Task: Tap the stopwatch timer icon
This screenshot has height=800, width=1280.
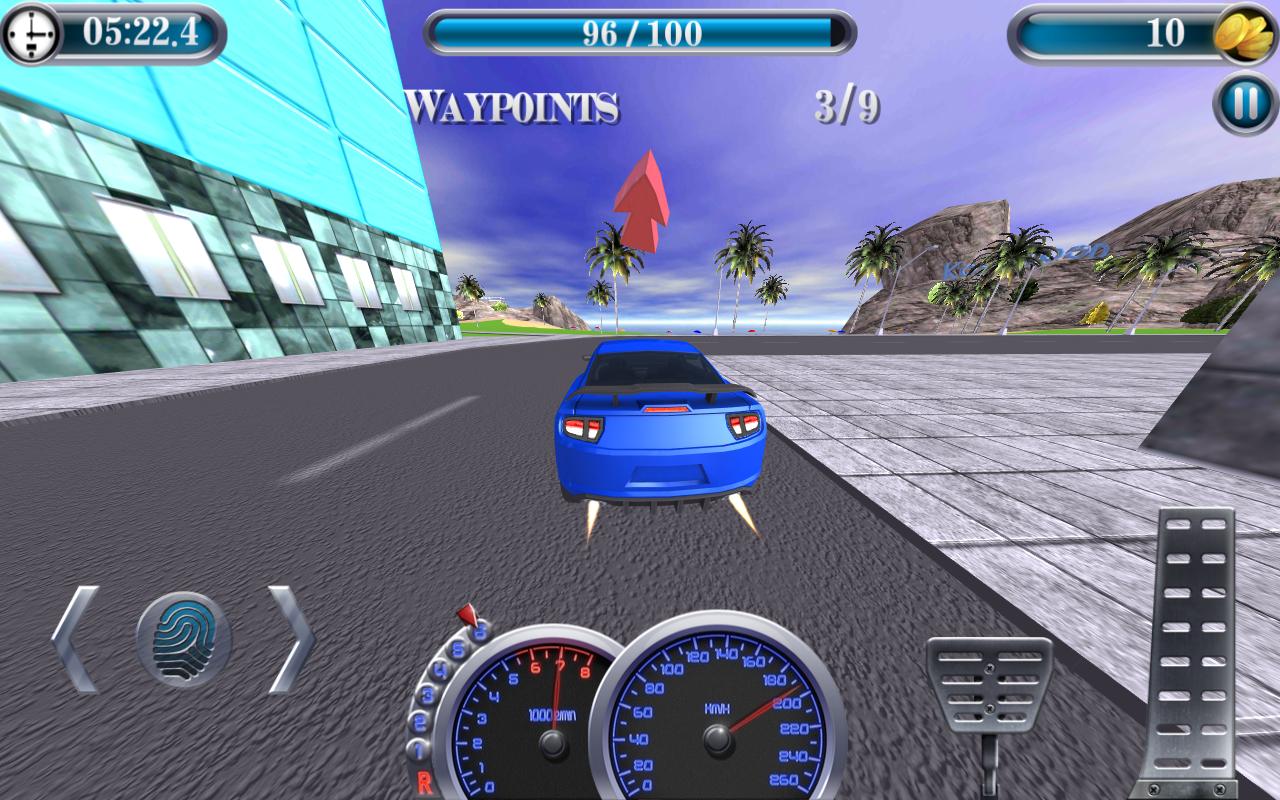Action: 33,31
